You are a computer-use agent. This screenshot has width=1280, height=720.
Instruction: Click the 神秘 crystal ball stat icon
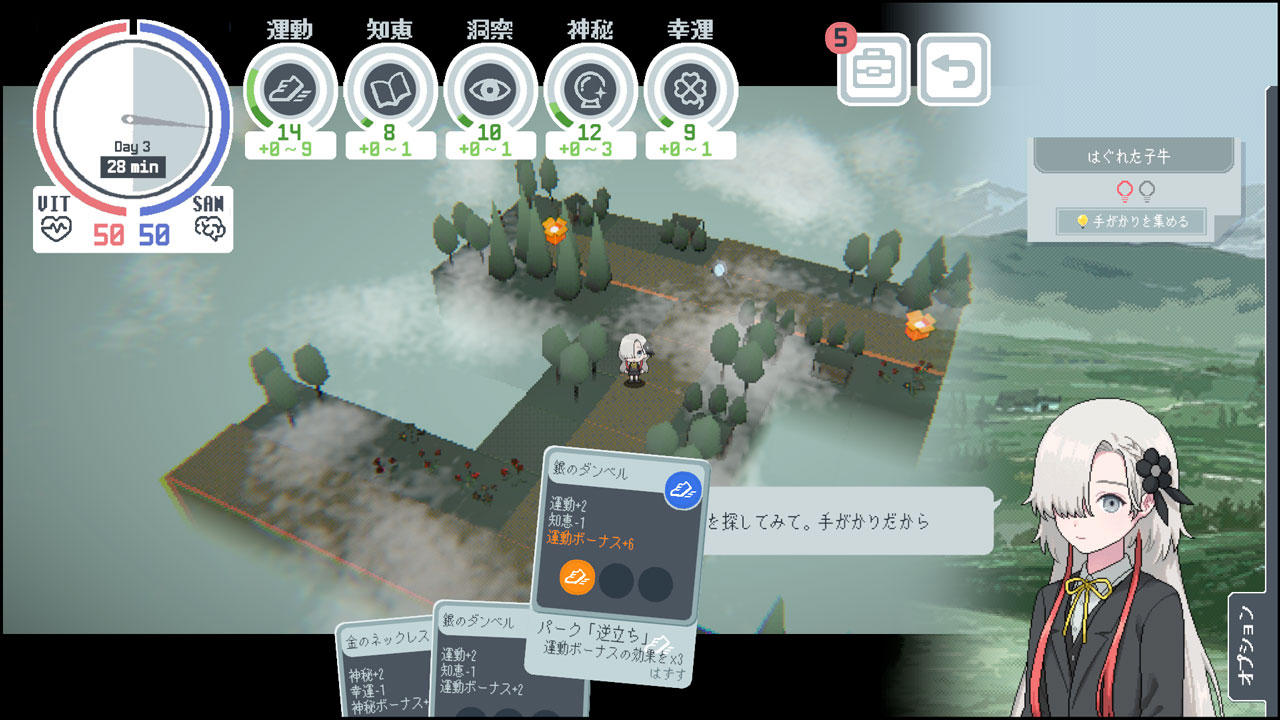pos(590,88)
